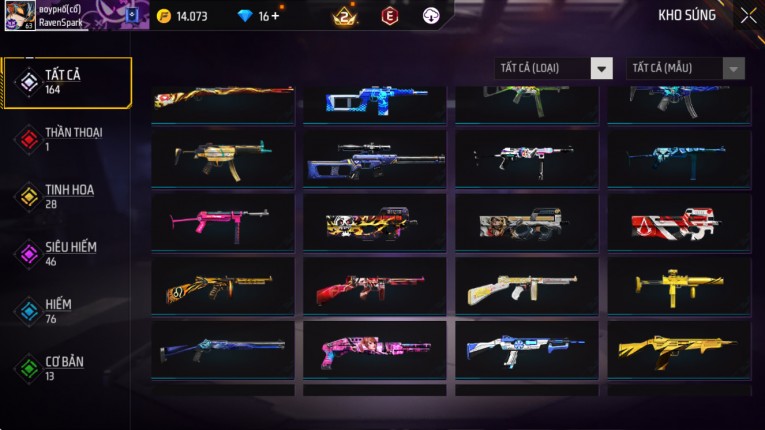Screen dimensions: 765x430
Task: Open the Tinh Hoa rarity tab
Action: coord(68,196)
